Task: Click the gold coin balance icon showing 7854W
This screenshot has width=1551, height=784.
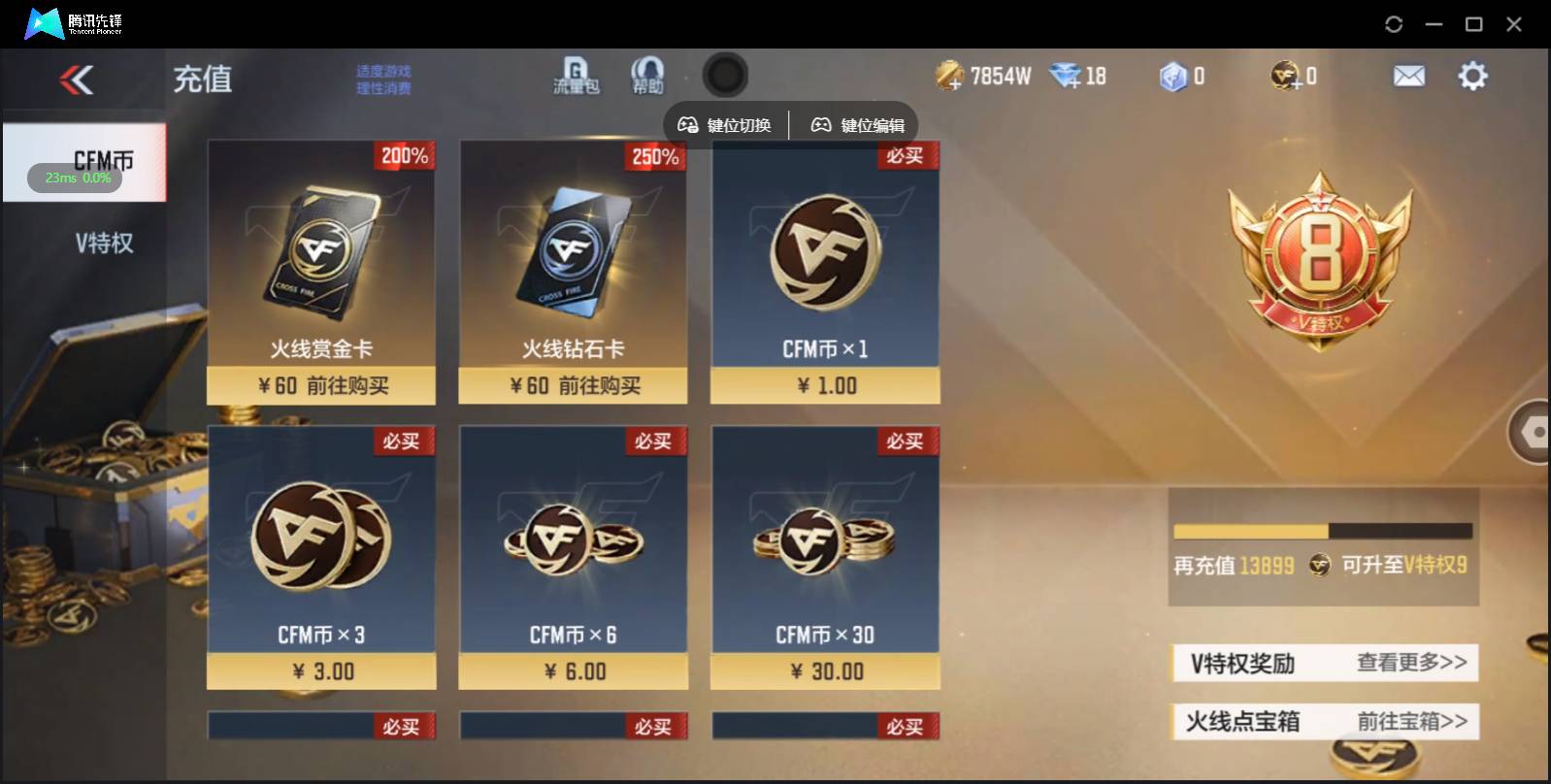Action: (x=948, y=74)
